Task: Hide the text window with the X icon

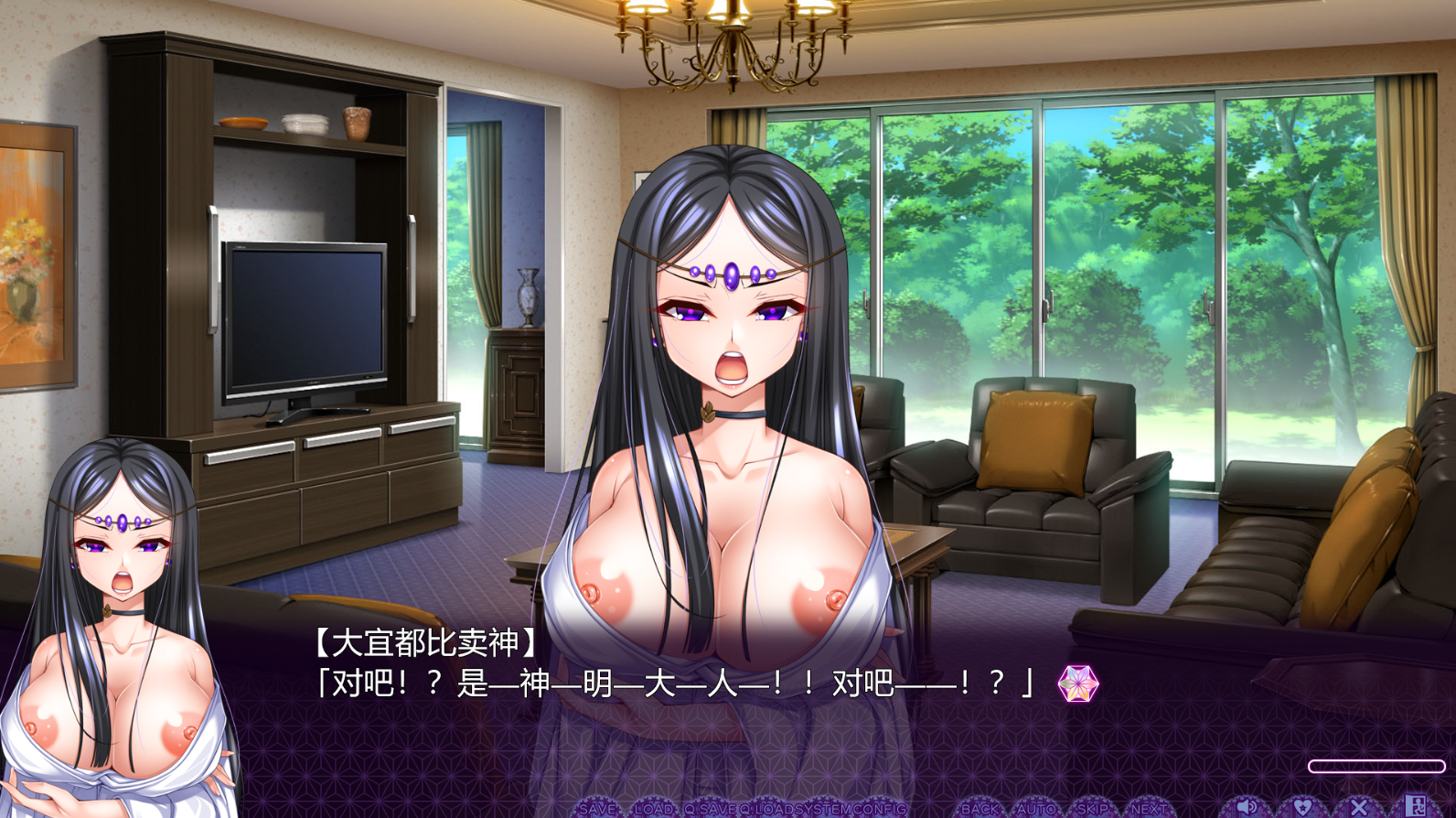Action: (x=1358, y=807)
